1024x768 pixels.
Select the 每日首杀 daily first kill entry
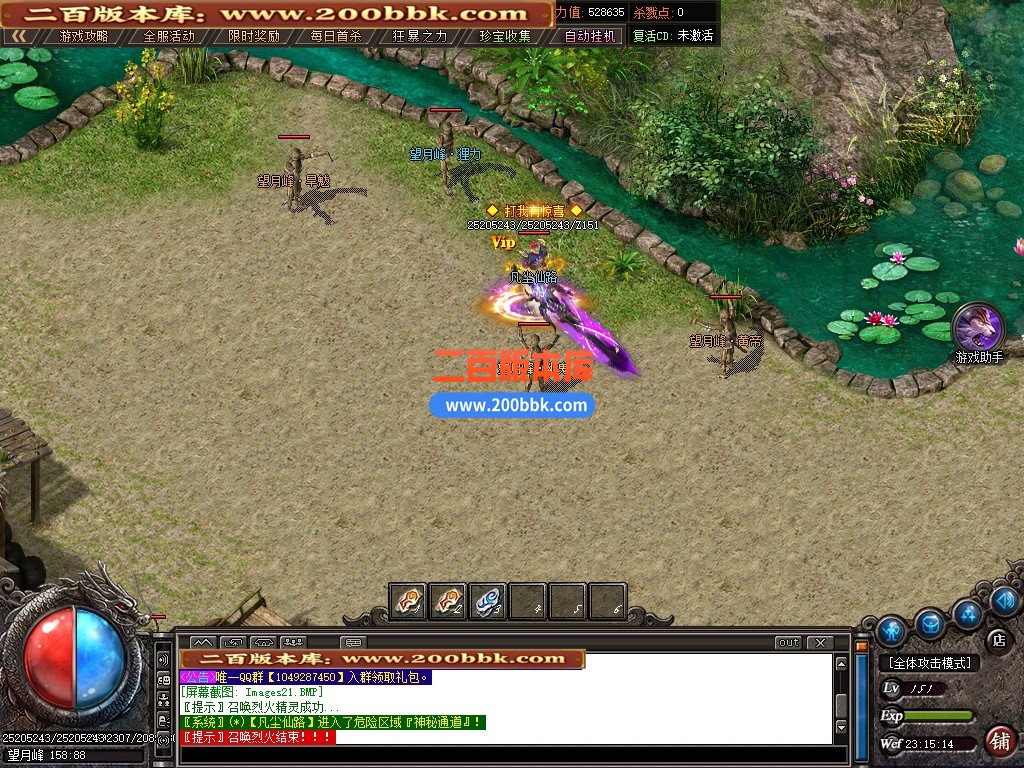coord(336,36)
